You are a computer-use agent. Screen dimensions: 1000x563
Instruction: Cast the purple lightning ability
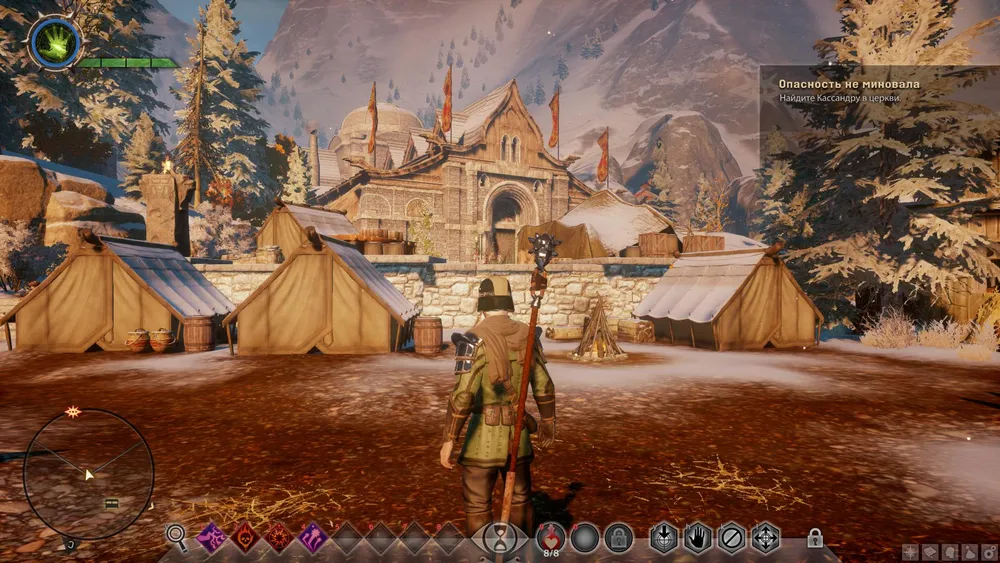[211, 537]
